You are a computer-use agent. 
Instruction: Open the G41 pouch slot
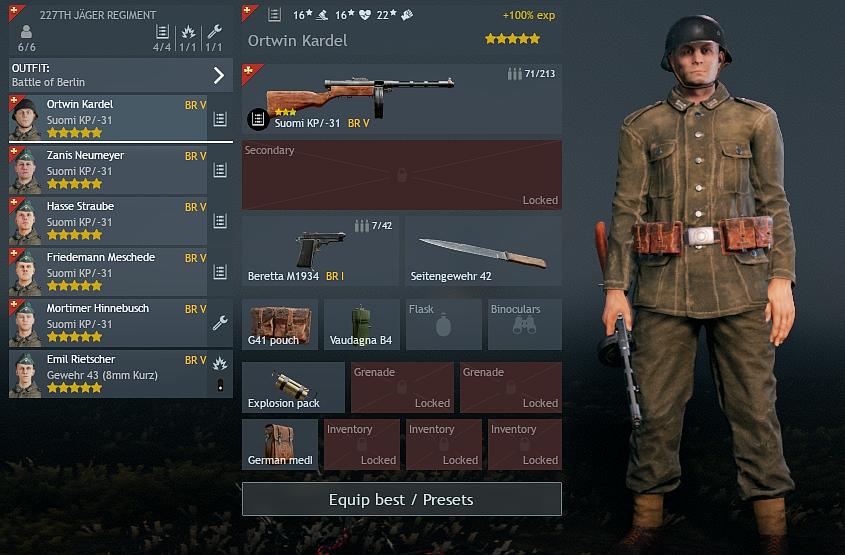[x=279, y=324]
